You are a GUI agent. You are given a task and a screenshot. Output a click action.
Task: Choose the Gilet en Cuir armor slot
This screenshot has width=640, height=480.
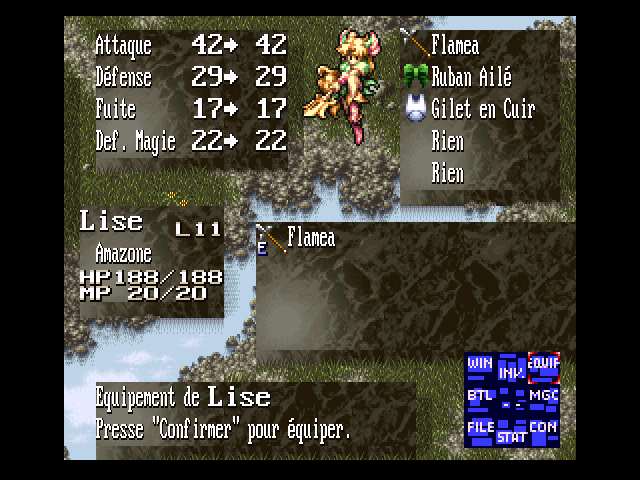click(482, 109)
